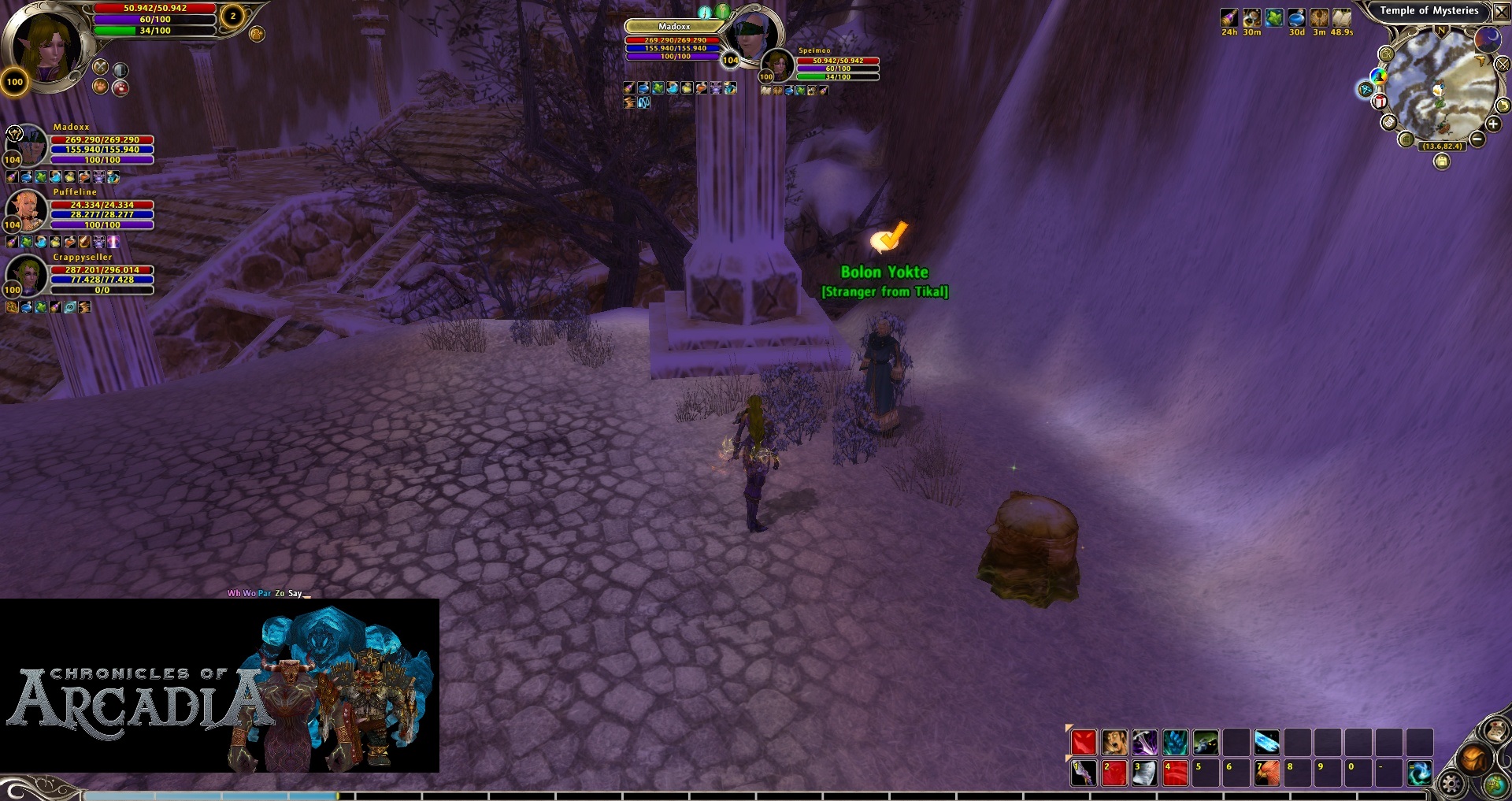Zoom in the minimap with plus button

(x=1492, y=124)
